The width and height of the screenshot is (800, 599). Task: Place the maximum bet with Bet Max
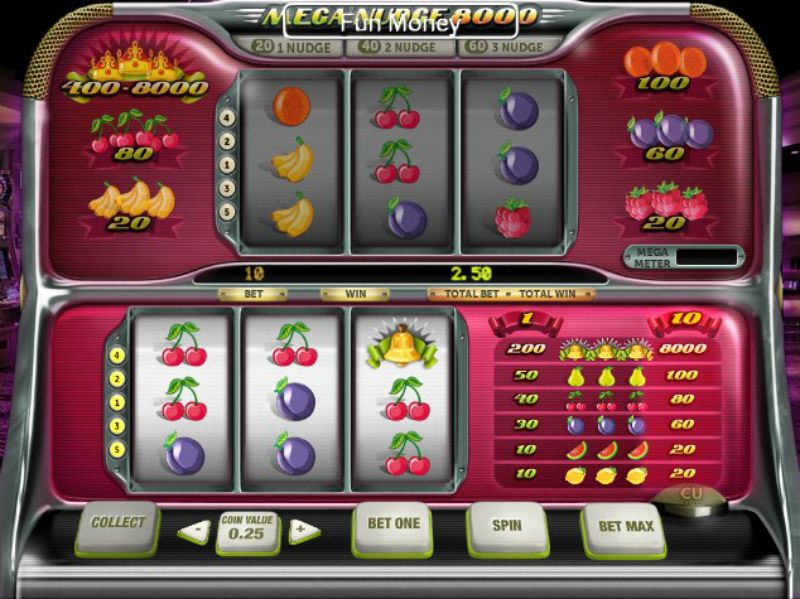624,526
